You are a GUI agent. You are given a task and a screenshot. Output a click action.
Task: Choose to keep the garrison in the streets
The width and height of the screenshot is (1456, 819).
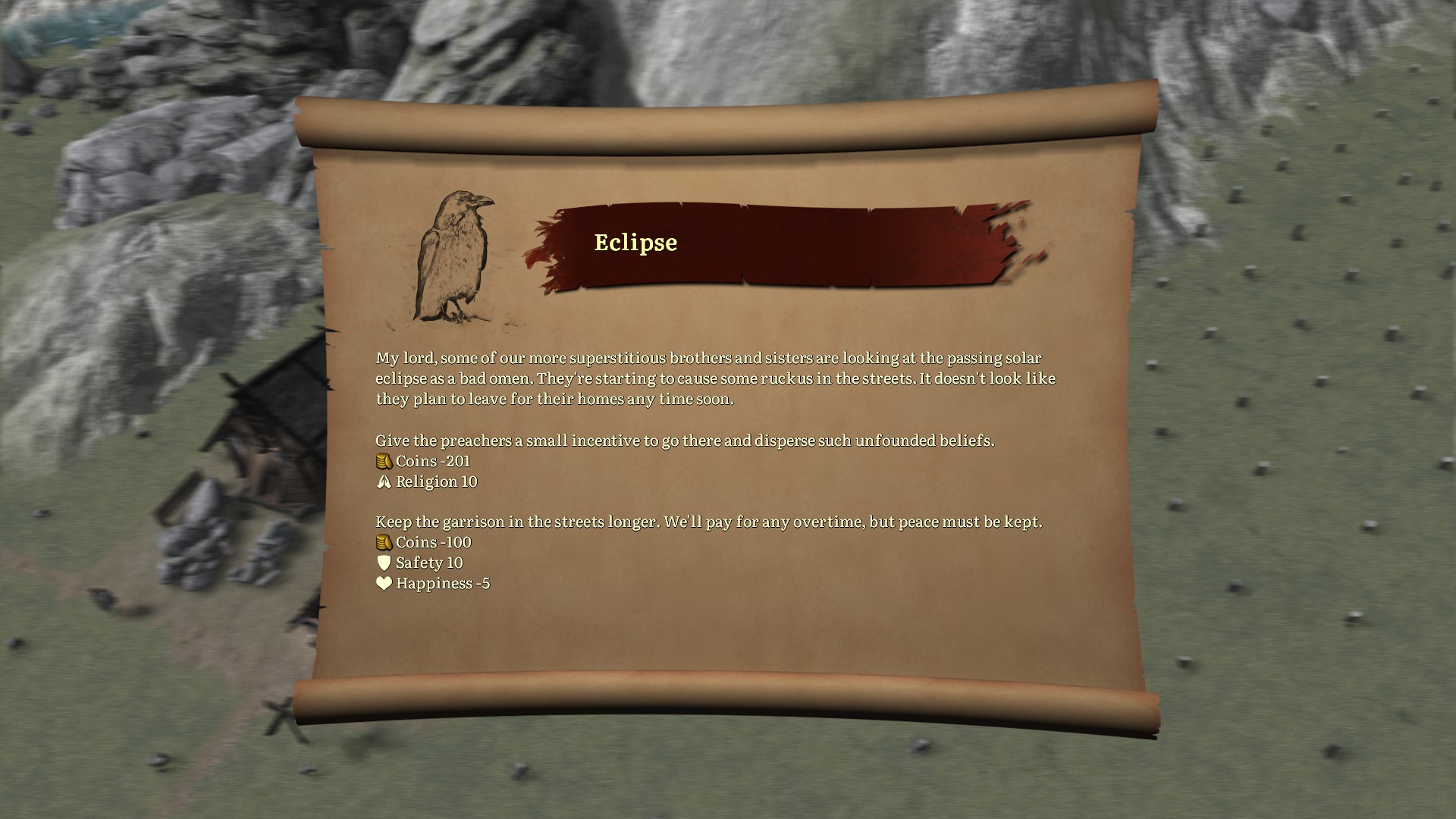tap(708, 522)
